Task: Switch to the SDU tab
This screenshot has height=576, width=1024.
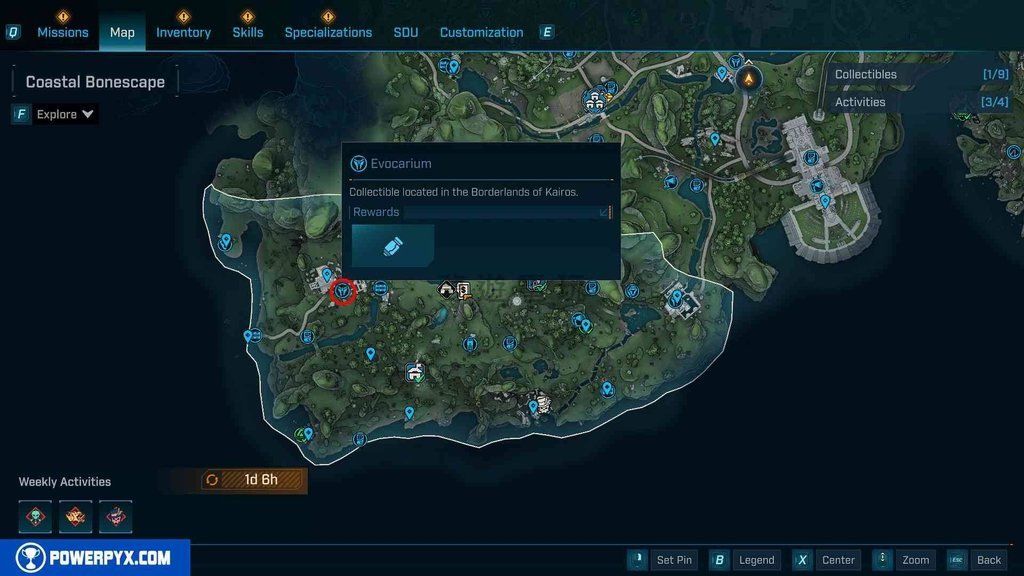Action: coord(406,32)
